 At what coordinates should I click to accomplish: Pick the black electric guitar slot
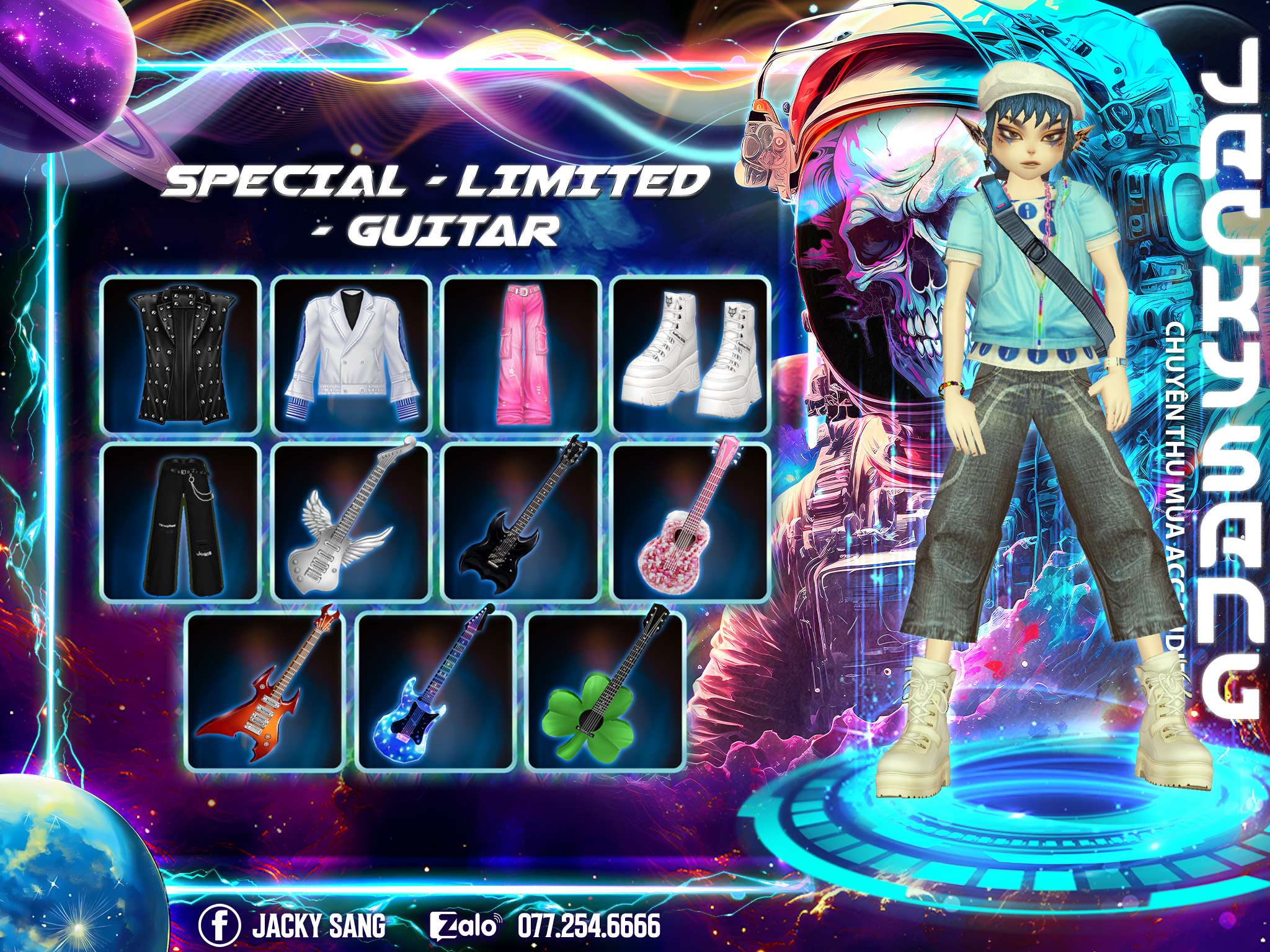(522, 522)
